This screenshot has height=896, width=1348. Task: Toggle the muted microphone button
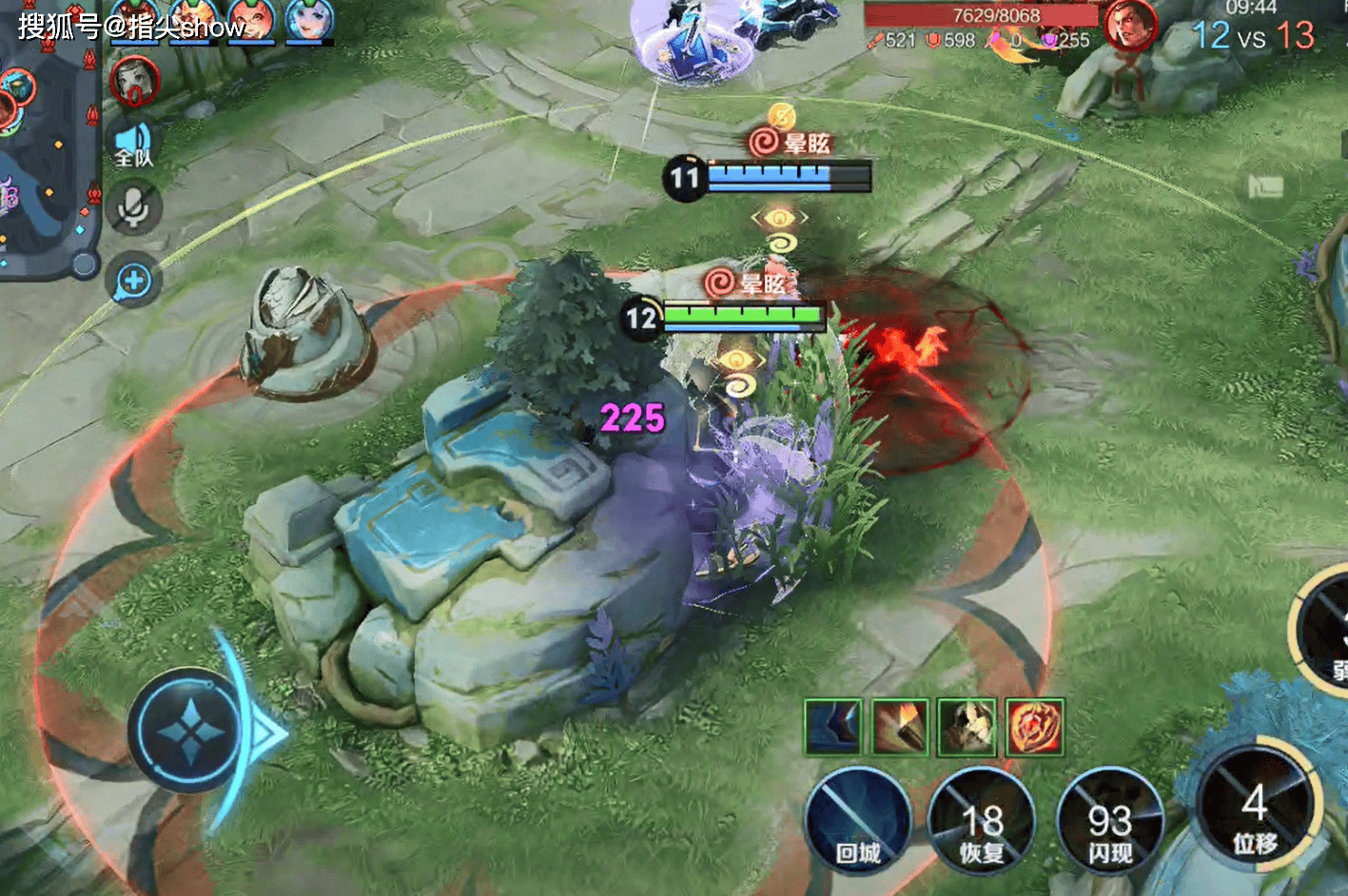point(133,208)
